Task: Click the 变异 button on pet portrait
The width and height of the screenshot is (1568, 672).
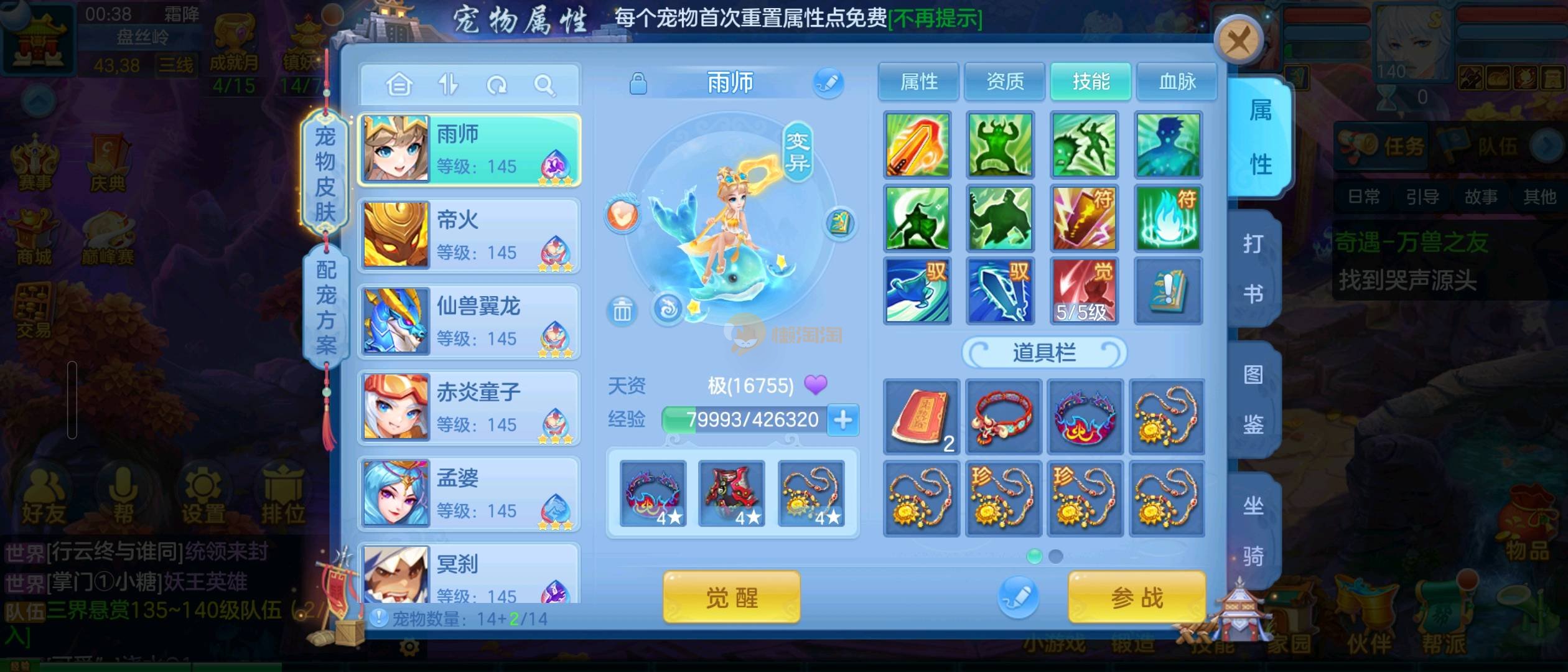Action: pyautogui.click(x=797, y=151)
